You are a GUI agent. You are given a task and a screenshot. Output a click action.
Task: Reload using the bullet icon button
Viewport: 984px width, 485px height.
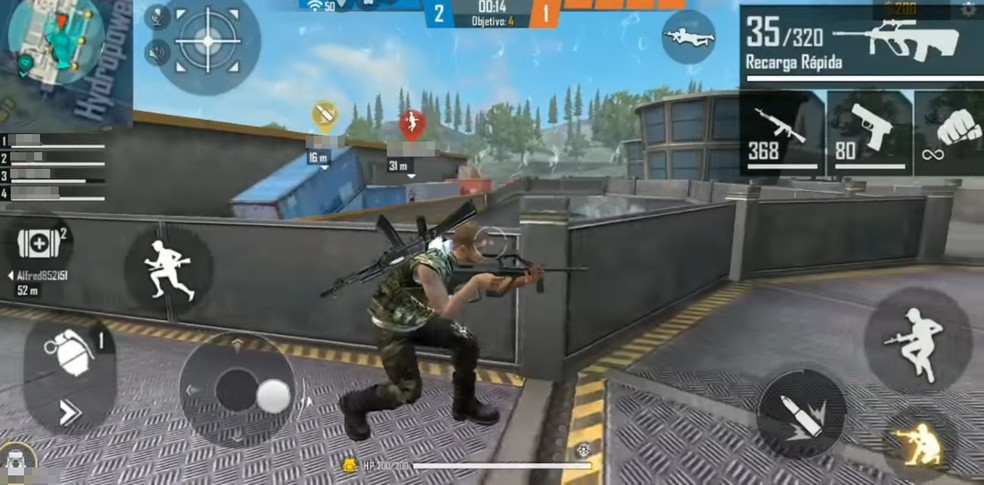[x=801, y=413]
